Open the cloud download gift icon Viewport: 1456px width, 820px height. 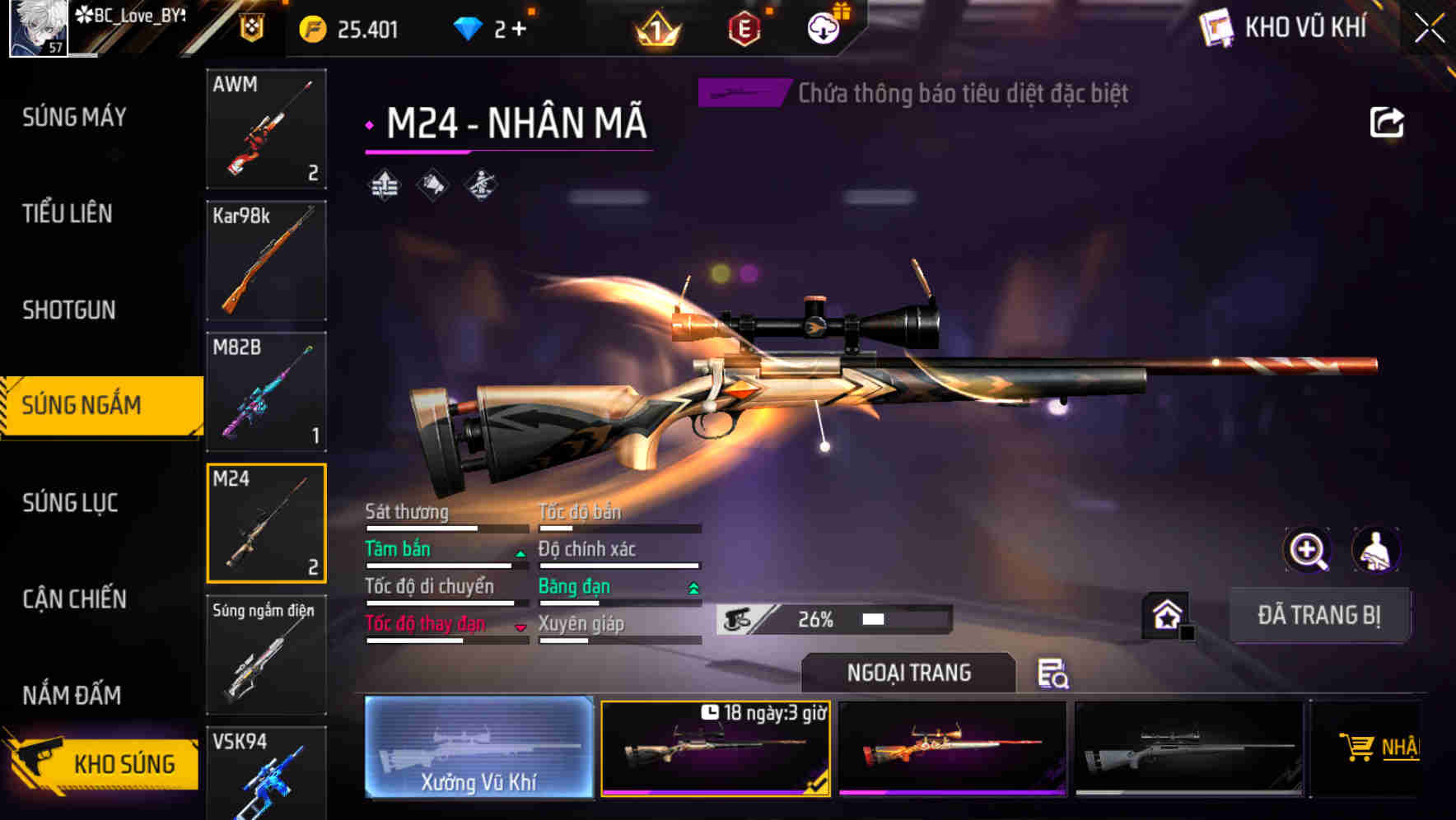coord(824,27)
